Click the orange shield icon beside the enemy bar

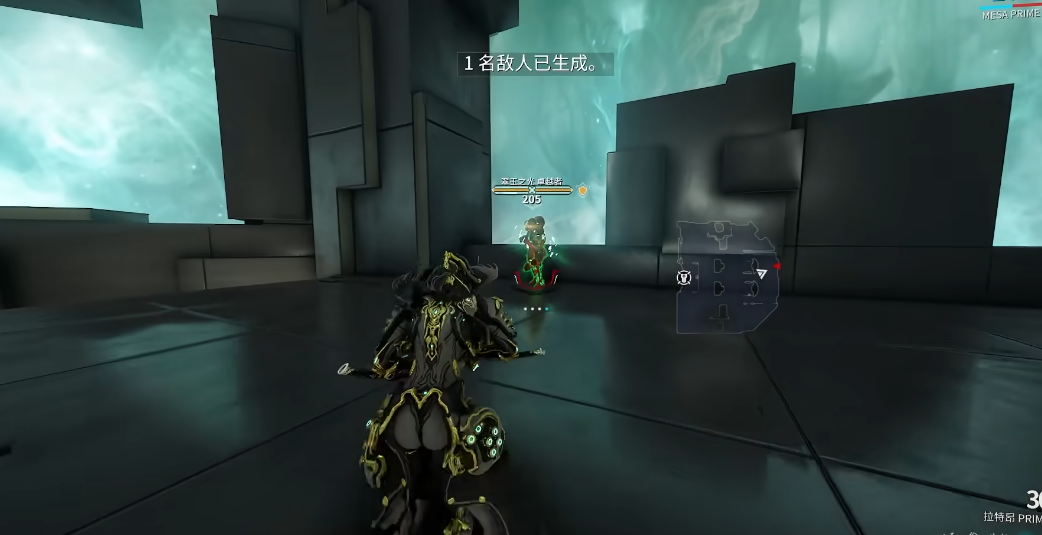click(582, 189)
